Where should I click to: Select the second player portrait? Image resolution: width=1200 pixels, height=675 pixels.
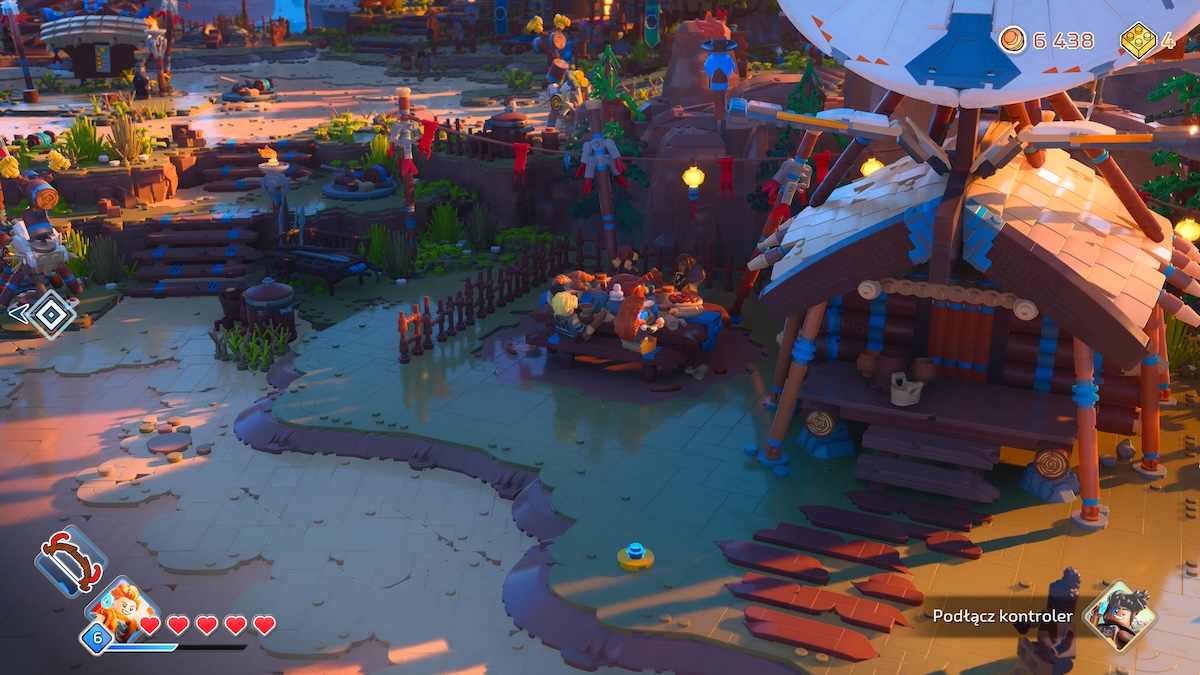(1118, 614)
